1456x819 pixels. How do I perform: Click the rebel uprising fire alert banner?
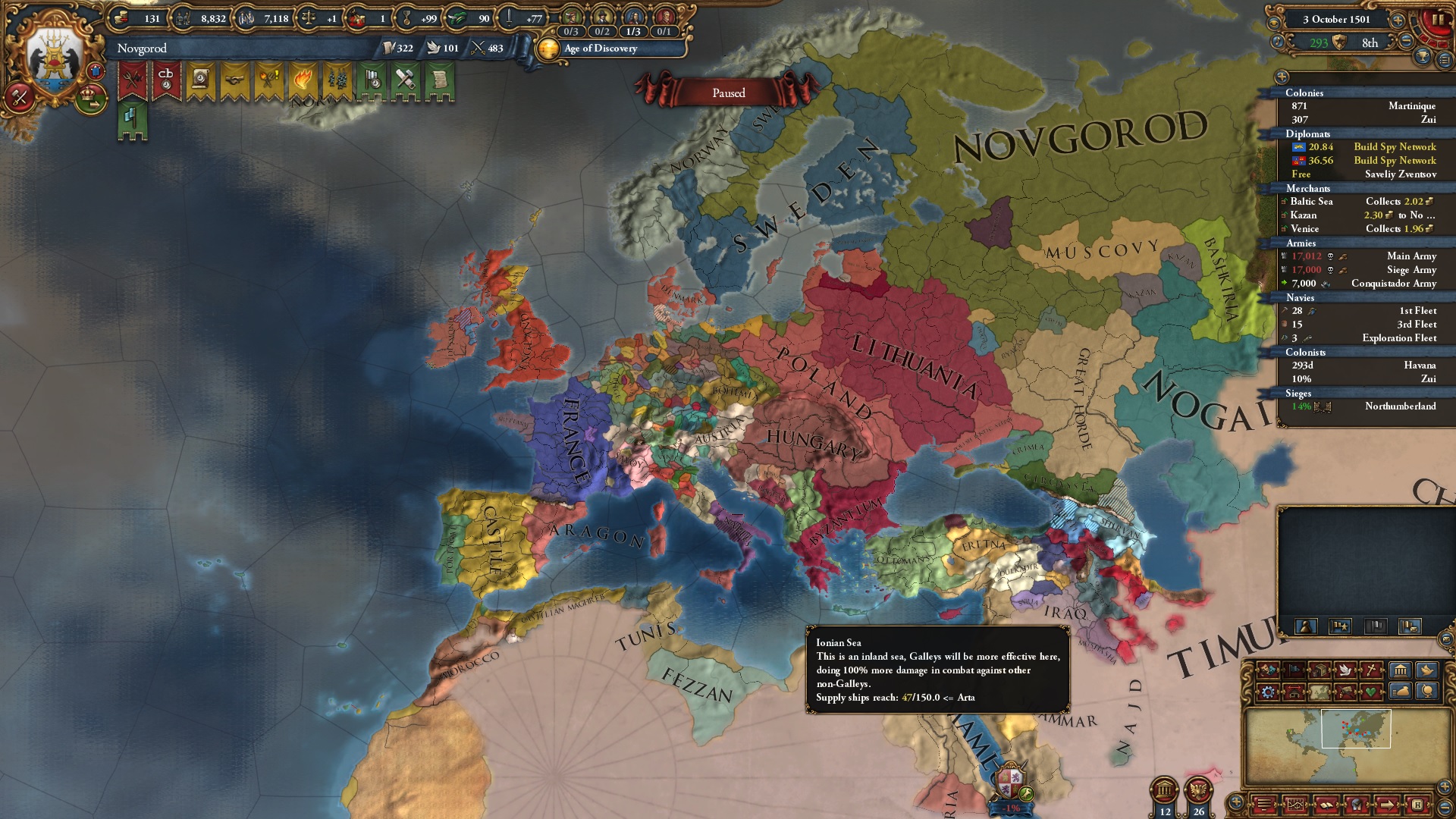[x=303, y=78]
